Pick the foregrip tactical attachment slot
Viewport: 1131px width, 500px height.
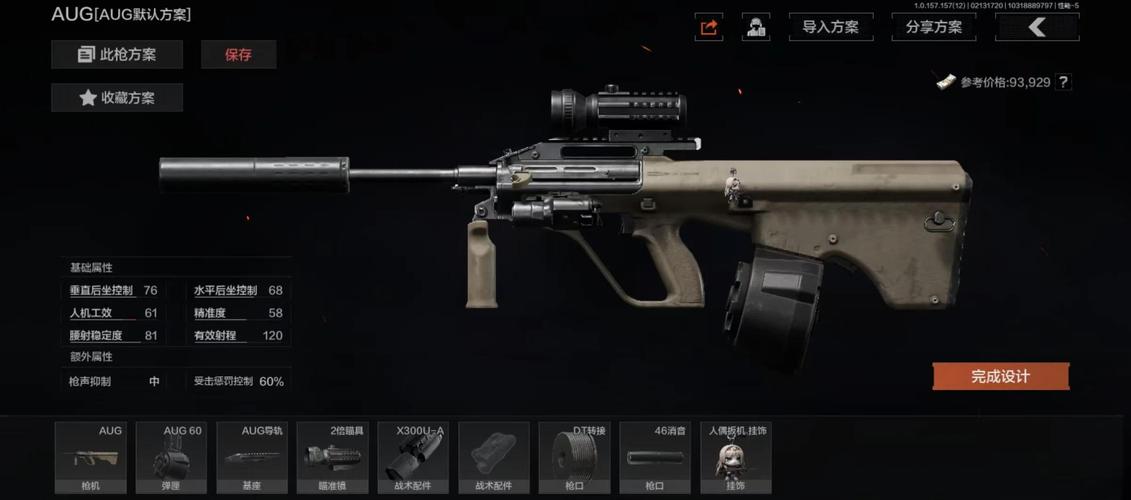(494, 457)
